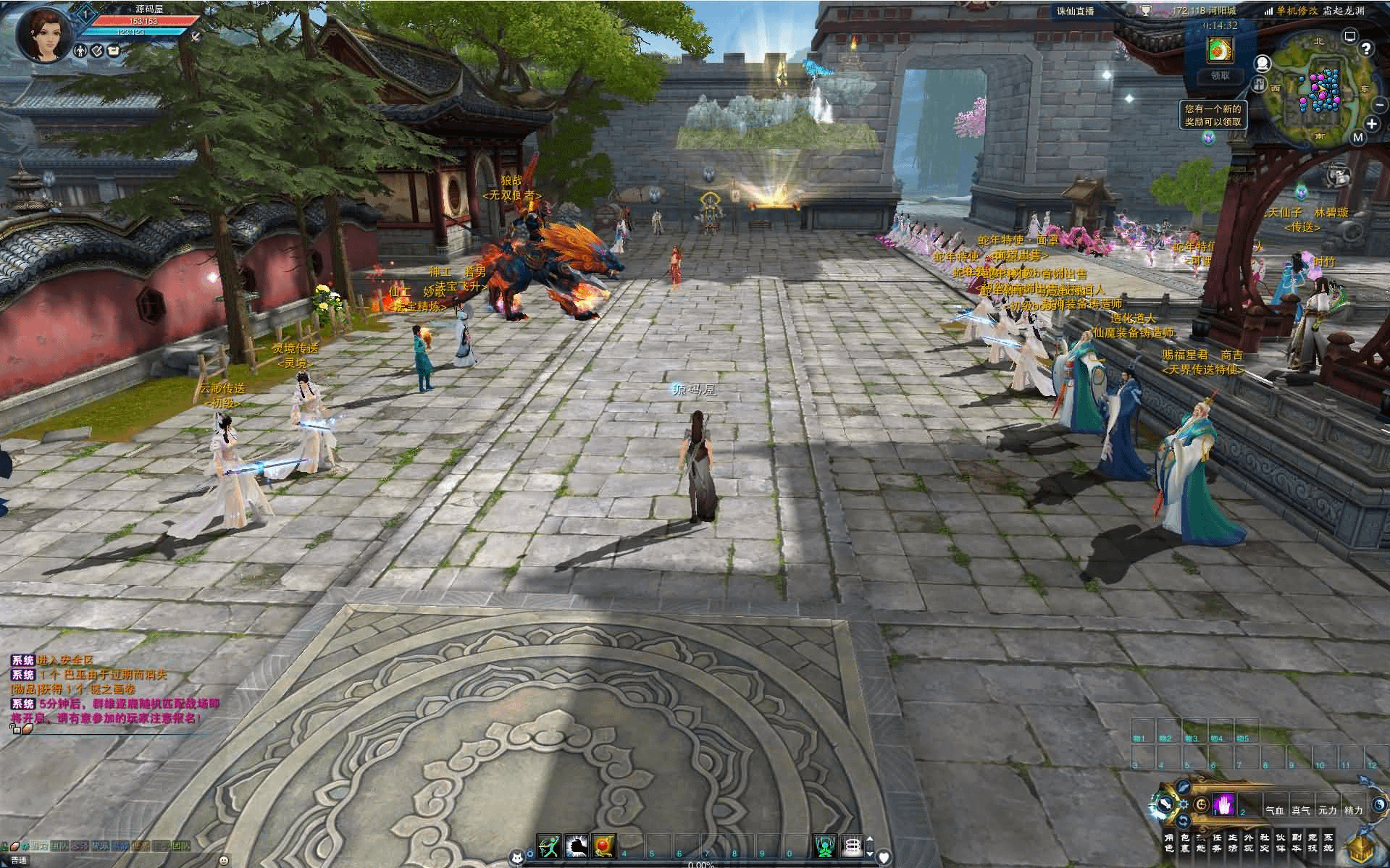Use the red orb hotbar skill
This screenshot has width=1390, height=868.
pos(603,846)
